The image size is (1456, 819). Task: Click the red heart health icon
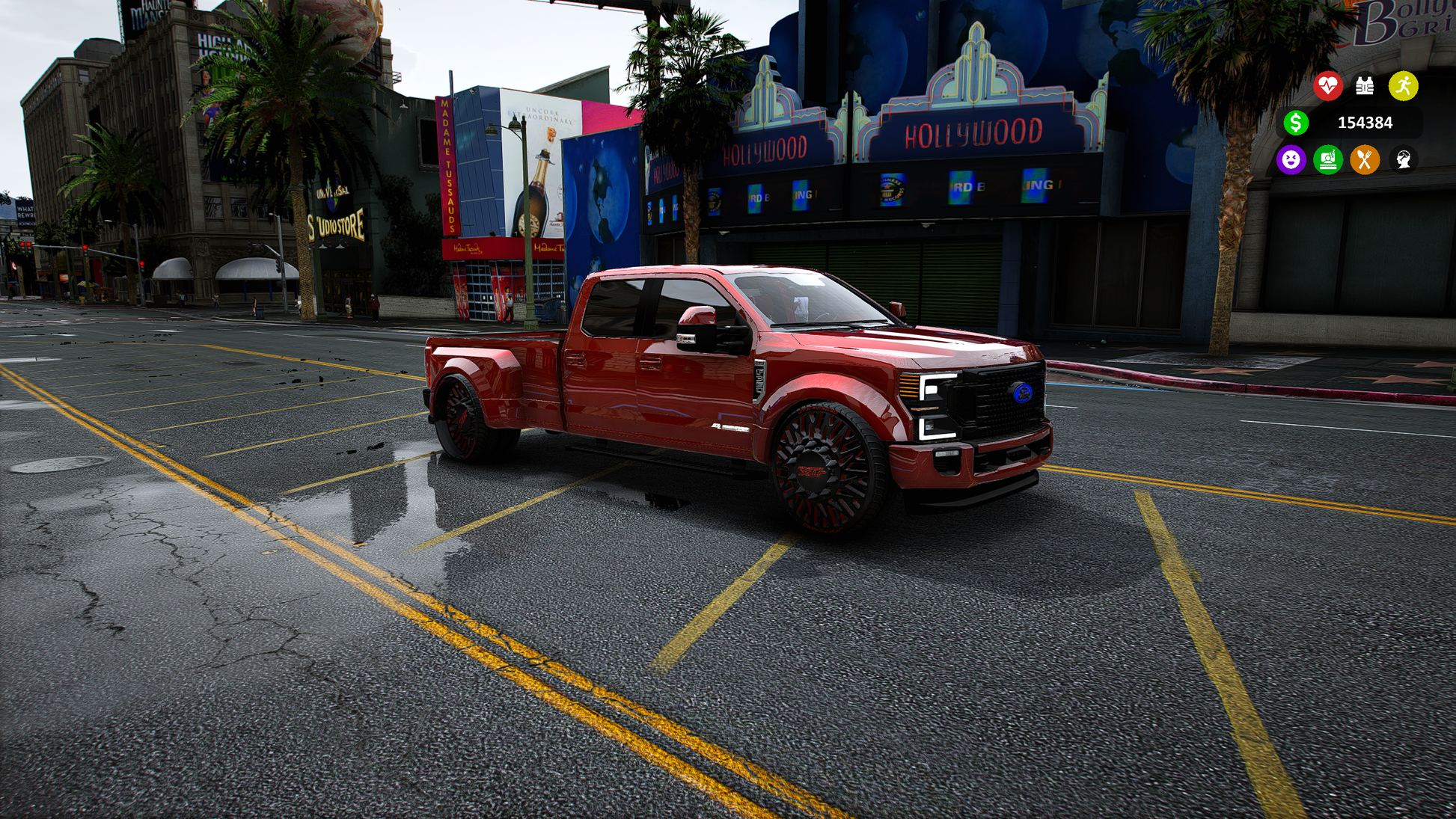[x=1328, y=86]
